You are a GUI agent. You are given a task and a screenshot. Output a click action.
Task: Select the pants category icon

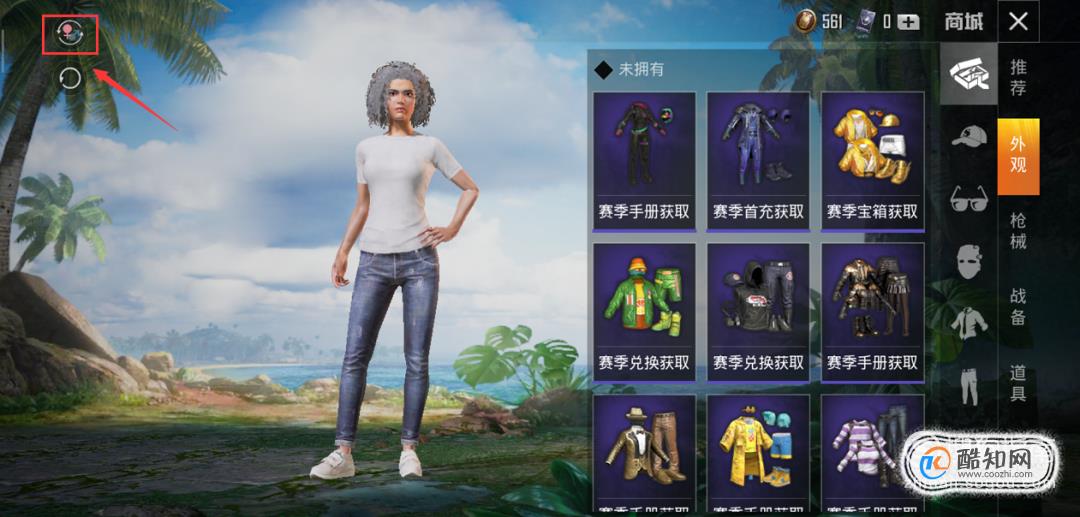968,385
